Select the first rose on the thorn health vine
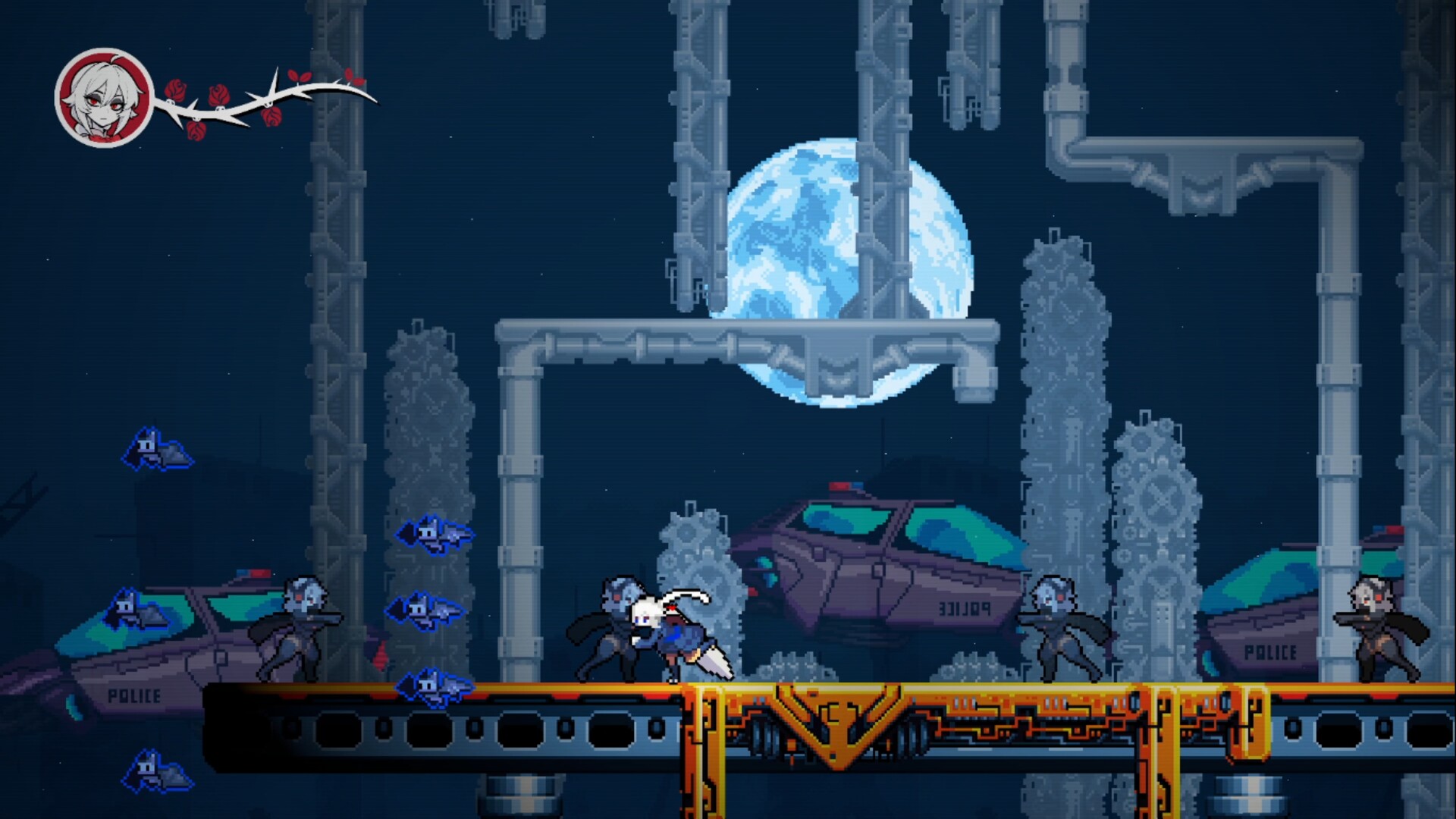The height and width of the screenshot is (819, 1456). (176, 91)
